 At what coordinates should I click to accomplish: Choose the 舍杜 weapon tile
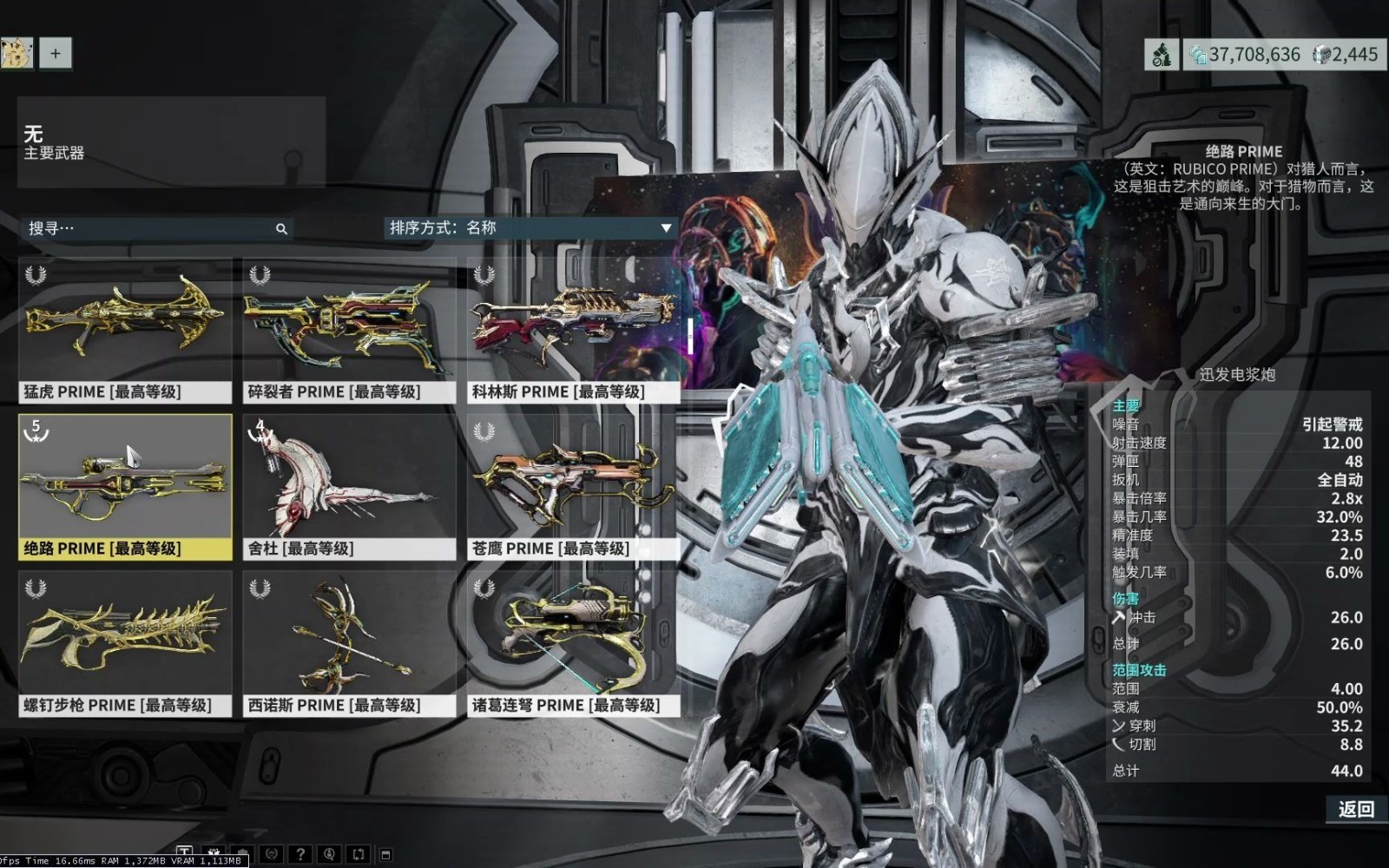coord(349,487)
